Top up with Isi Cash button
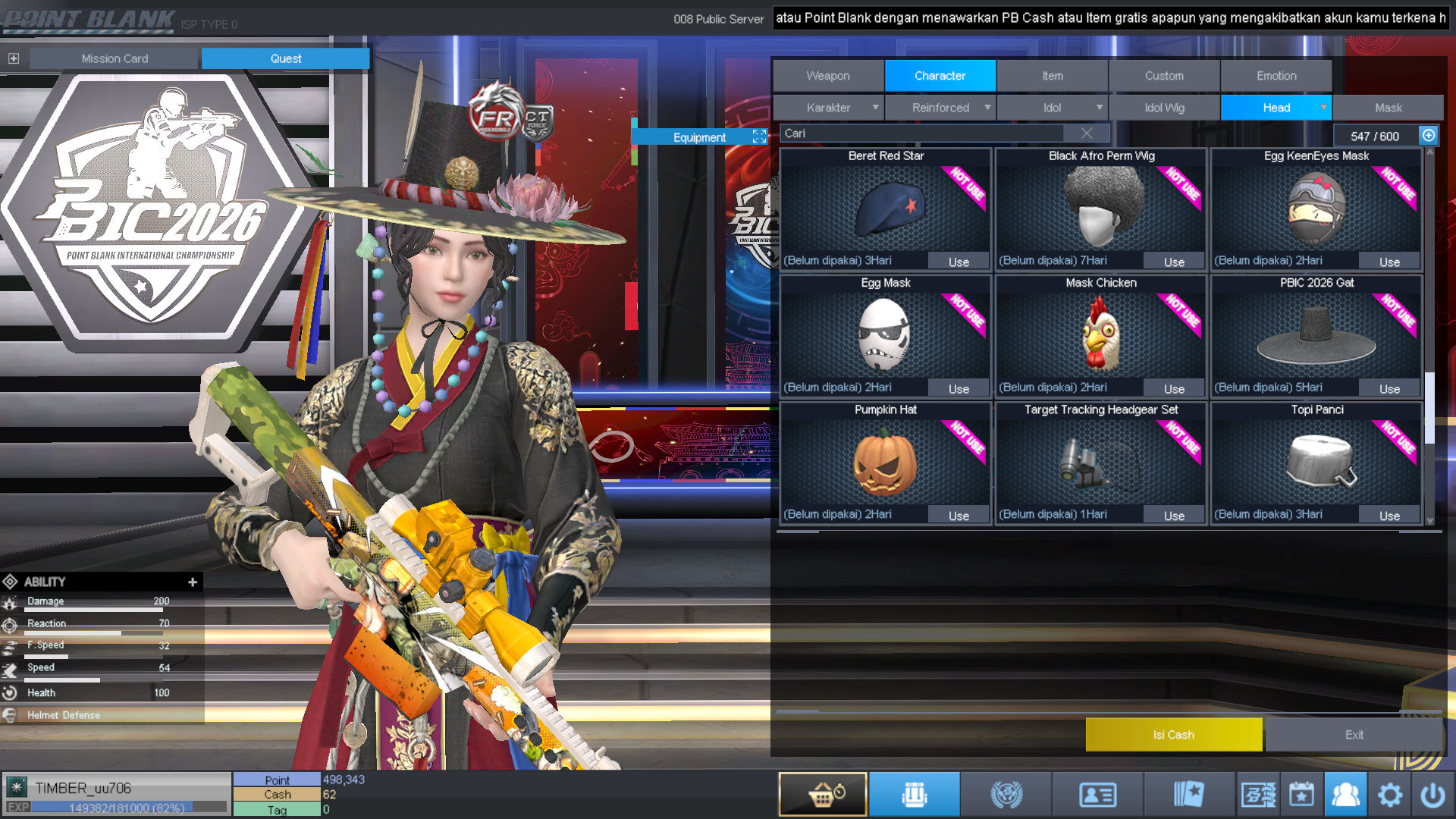This screenshot has width=1456, height=819. click(1173, 734)
